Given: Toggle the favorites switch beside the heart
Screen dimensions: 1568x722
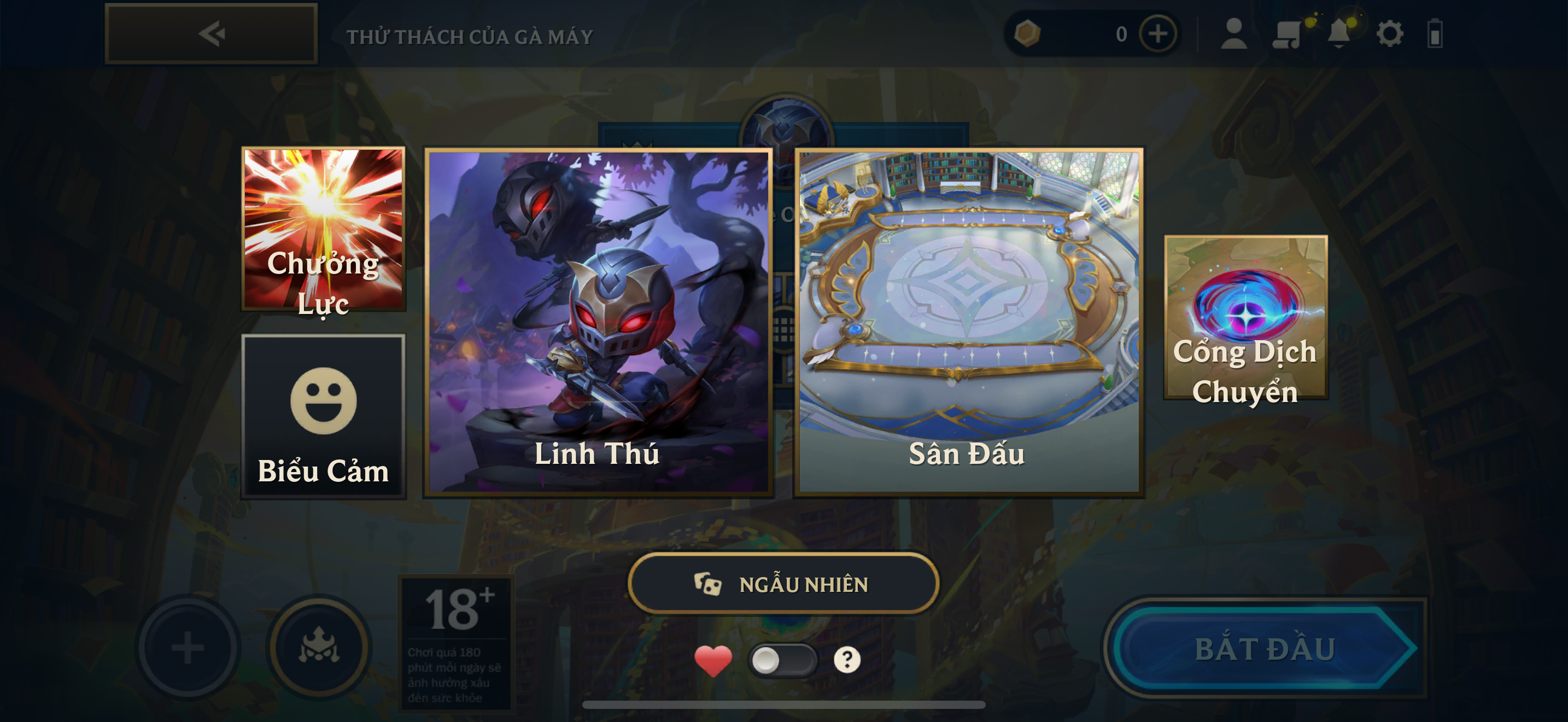Looking at the screenshot, I should pos(782,660).
